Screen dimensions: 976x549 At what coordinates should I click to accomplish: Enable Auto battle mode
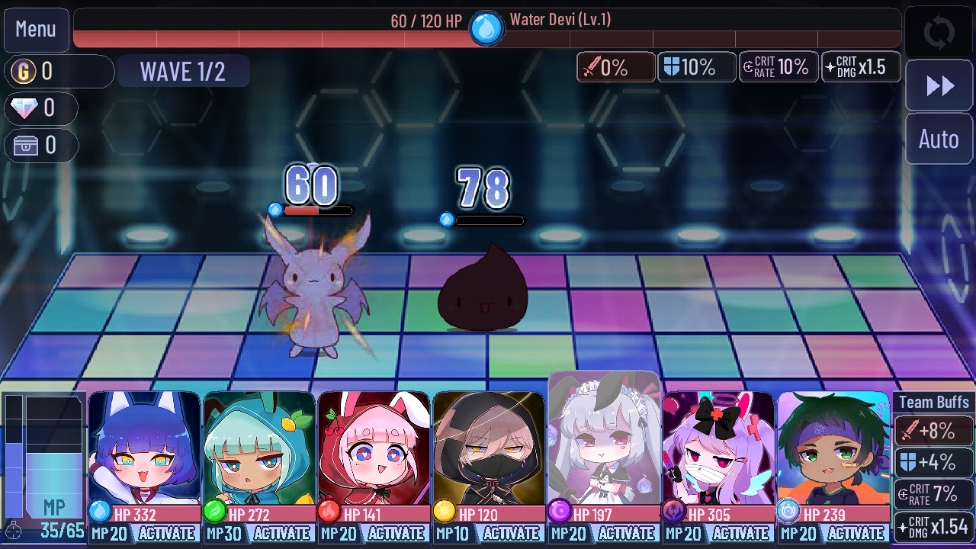(939, 139)
